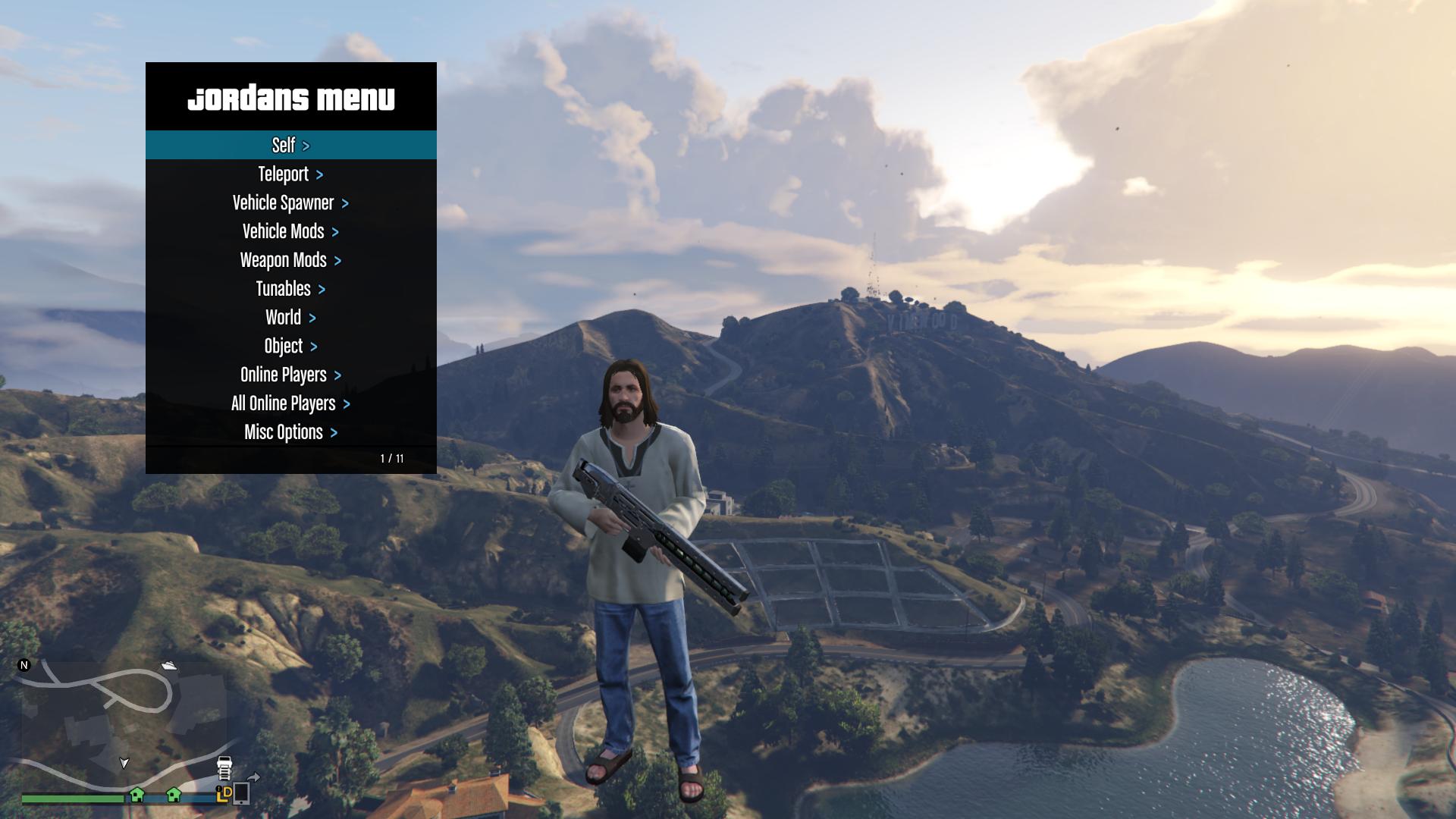This screenshot has height=819, width=1456.
Task: Open the Online Players list
Action: pyautogui.click(x=290, y=375)
